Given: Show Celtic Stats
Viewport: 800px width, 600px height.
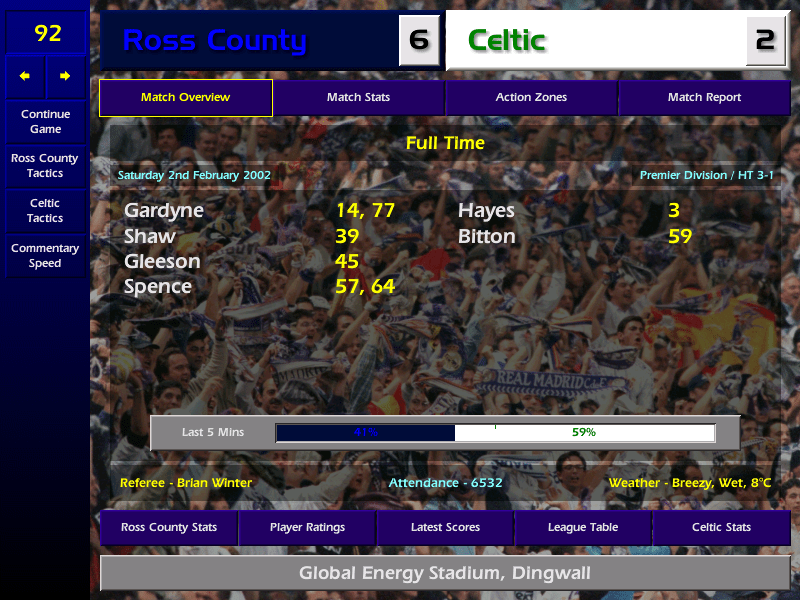Looking at the screenshot, I should point(721,528).
